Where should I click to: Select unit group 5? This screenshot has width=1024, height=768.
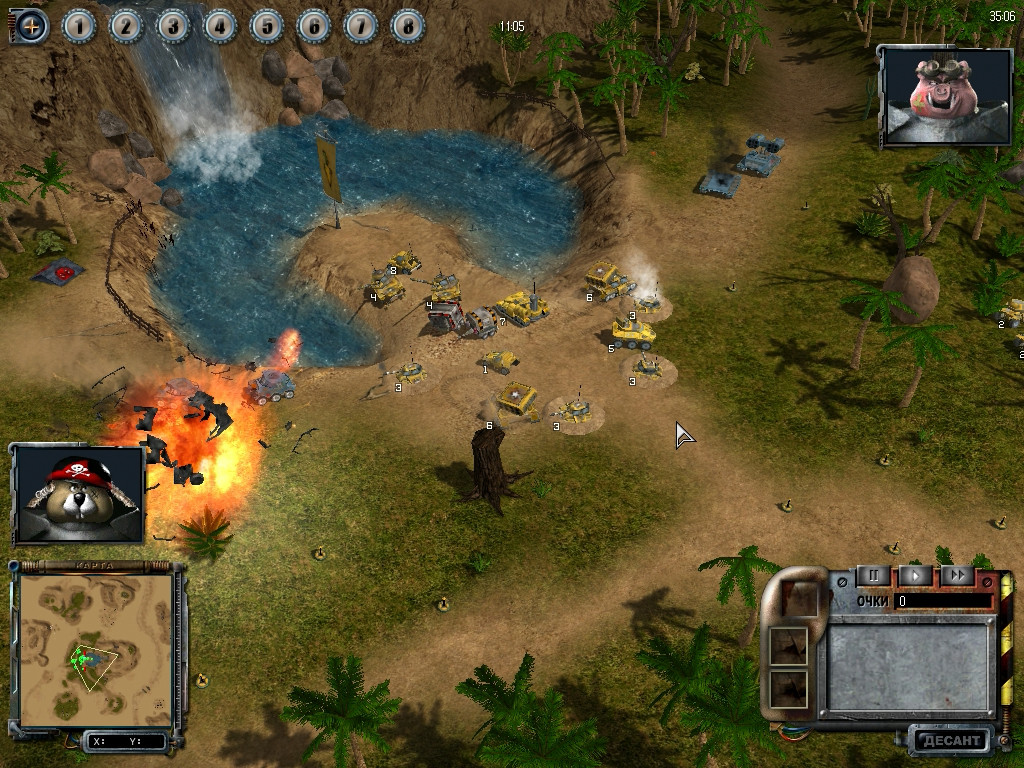(267, 26)
